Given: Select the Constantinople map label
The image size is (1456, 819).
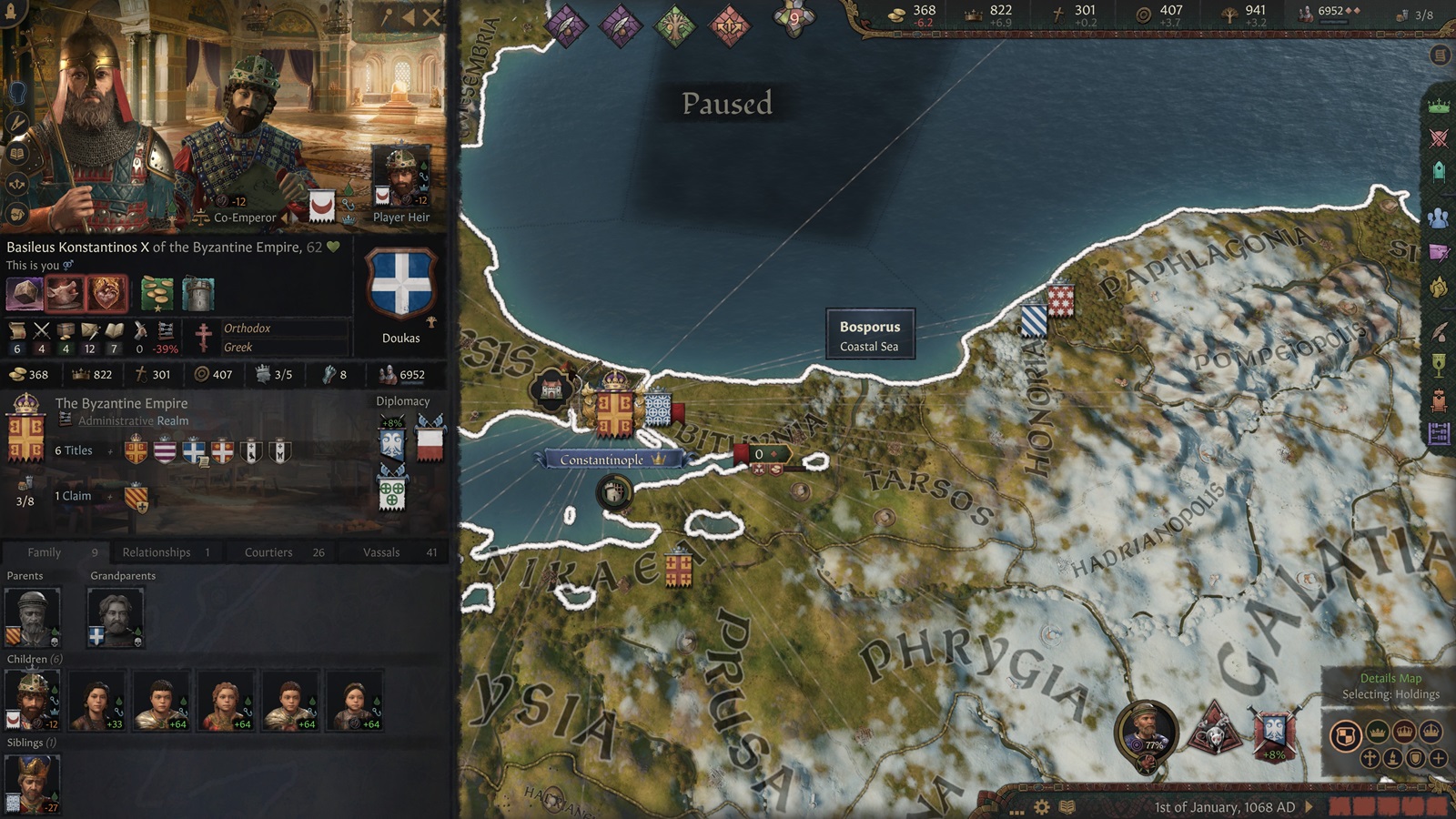Looking at the screenshot, I should (x=602, y=460).
